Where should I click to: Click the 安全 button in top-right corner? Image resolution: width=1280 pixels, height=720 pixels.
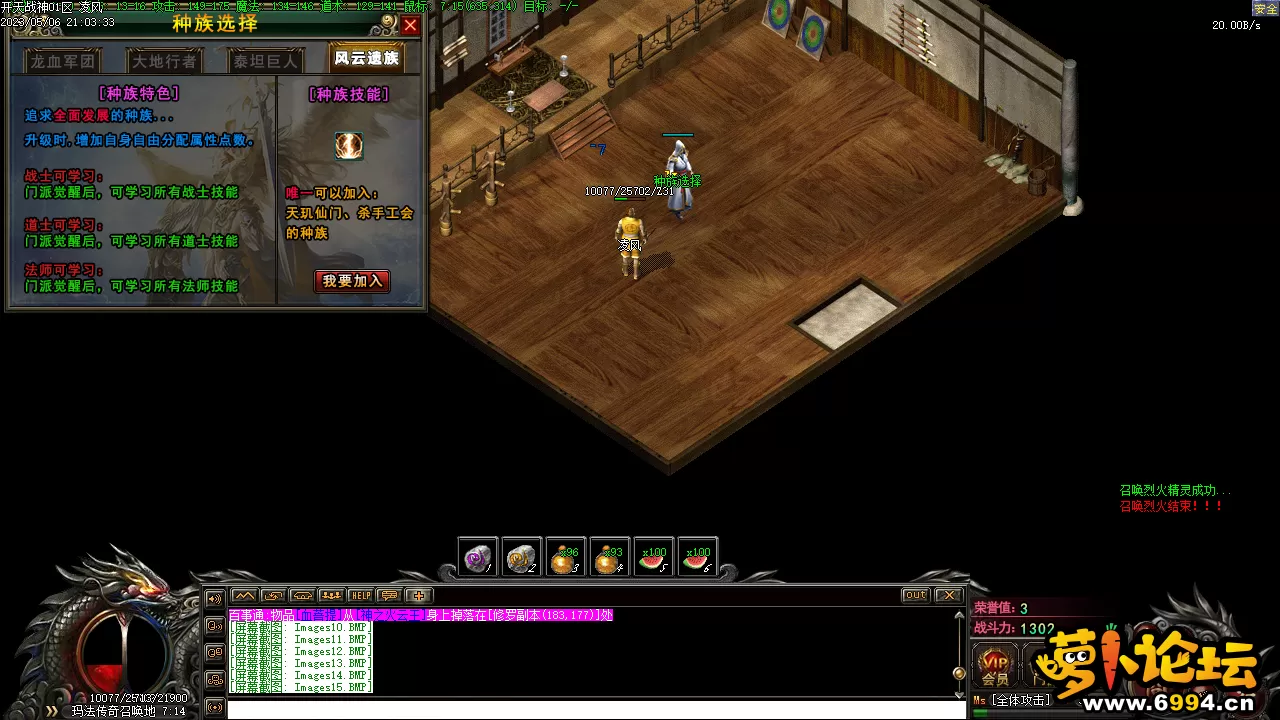1265,8
